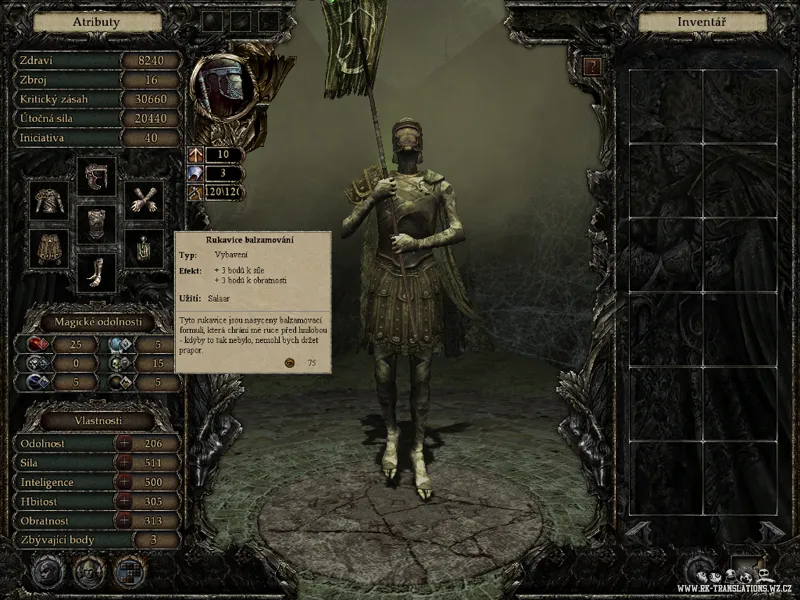The image size is (800, 600).
Task: Raise the Hbitost attribute
Action: 124,502
